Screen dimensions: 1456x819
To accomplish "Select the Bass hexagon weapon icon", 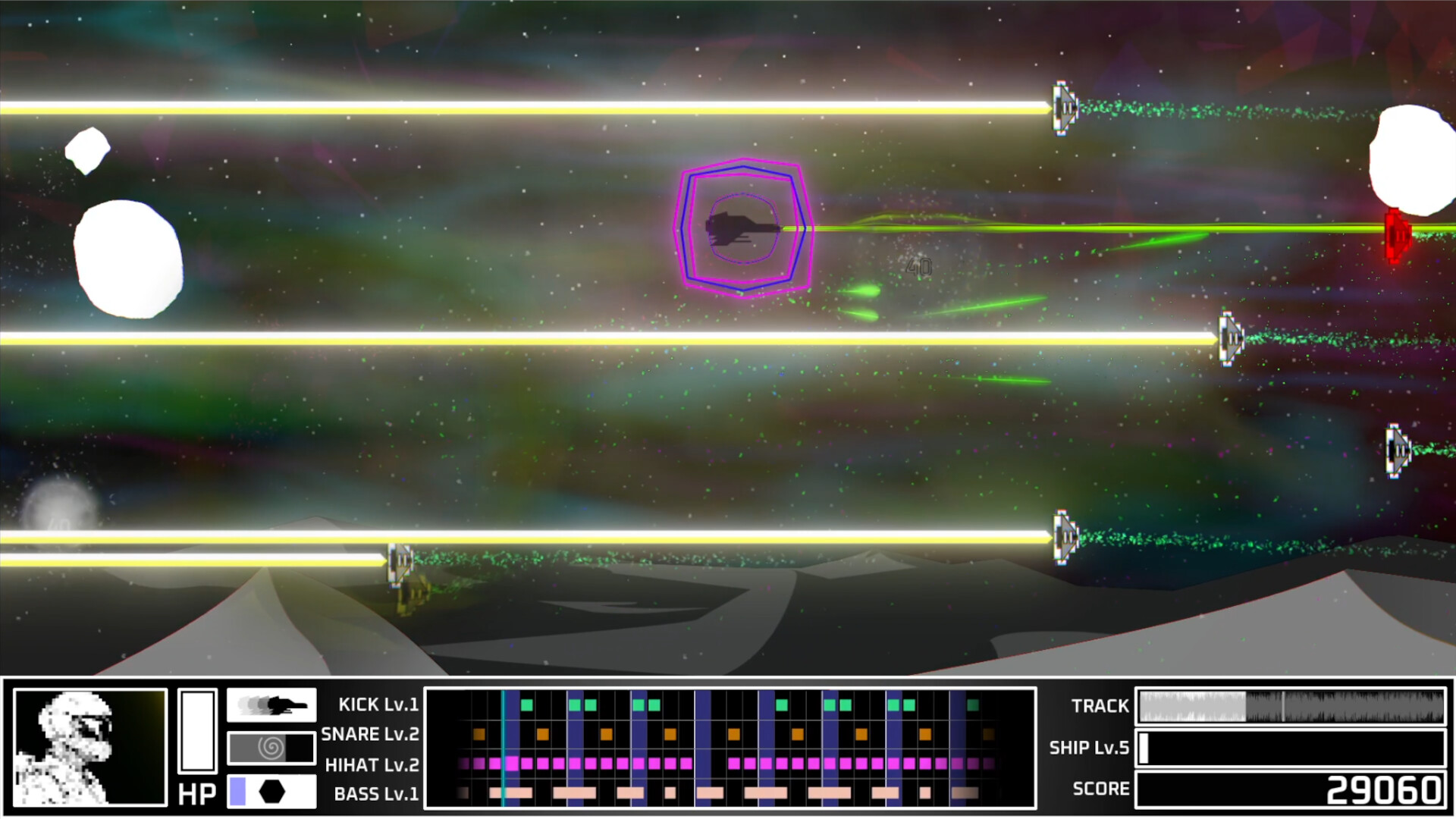I will tap(270, 792).
